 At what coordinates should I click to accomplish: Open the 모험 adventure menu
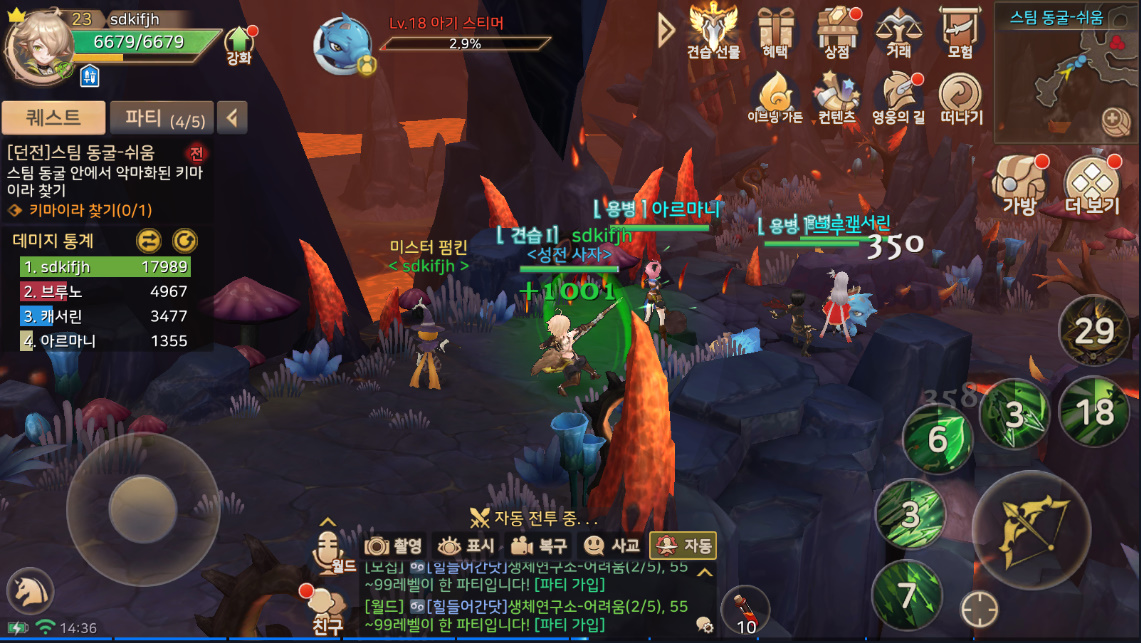pos(960,31)
